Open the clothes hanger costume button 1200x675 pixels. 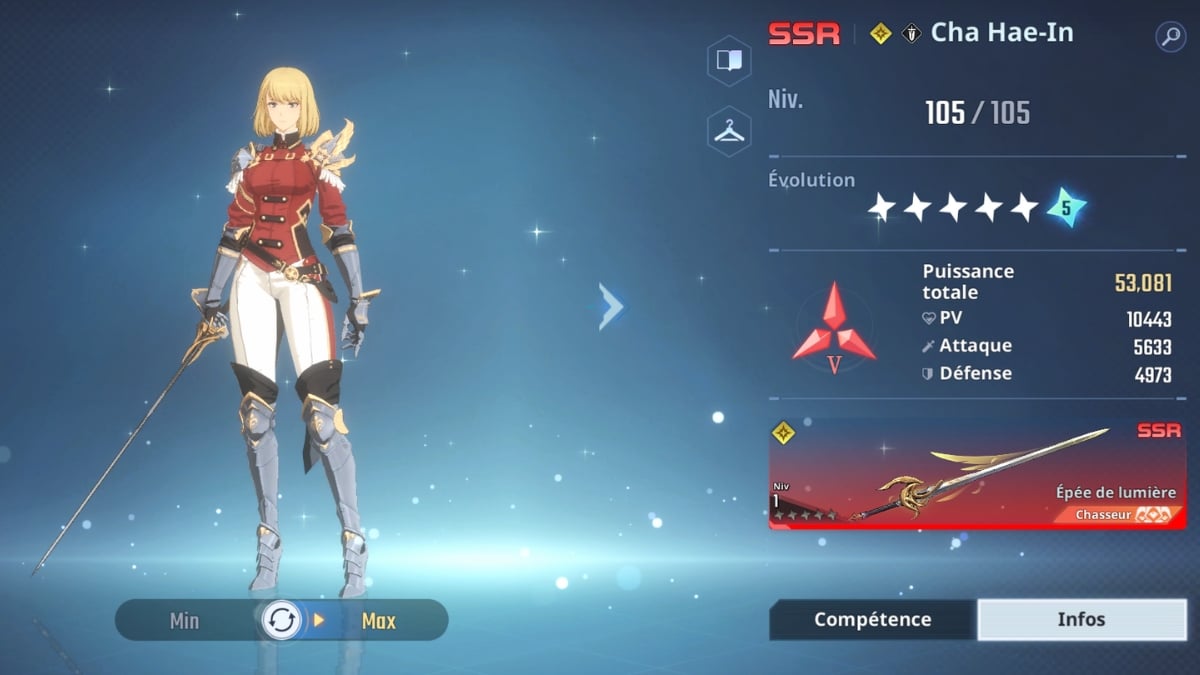[x=729, y=131]
